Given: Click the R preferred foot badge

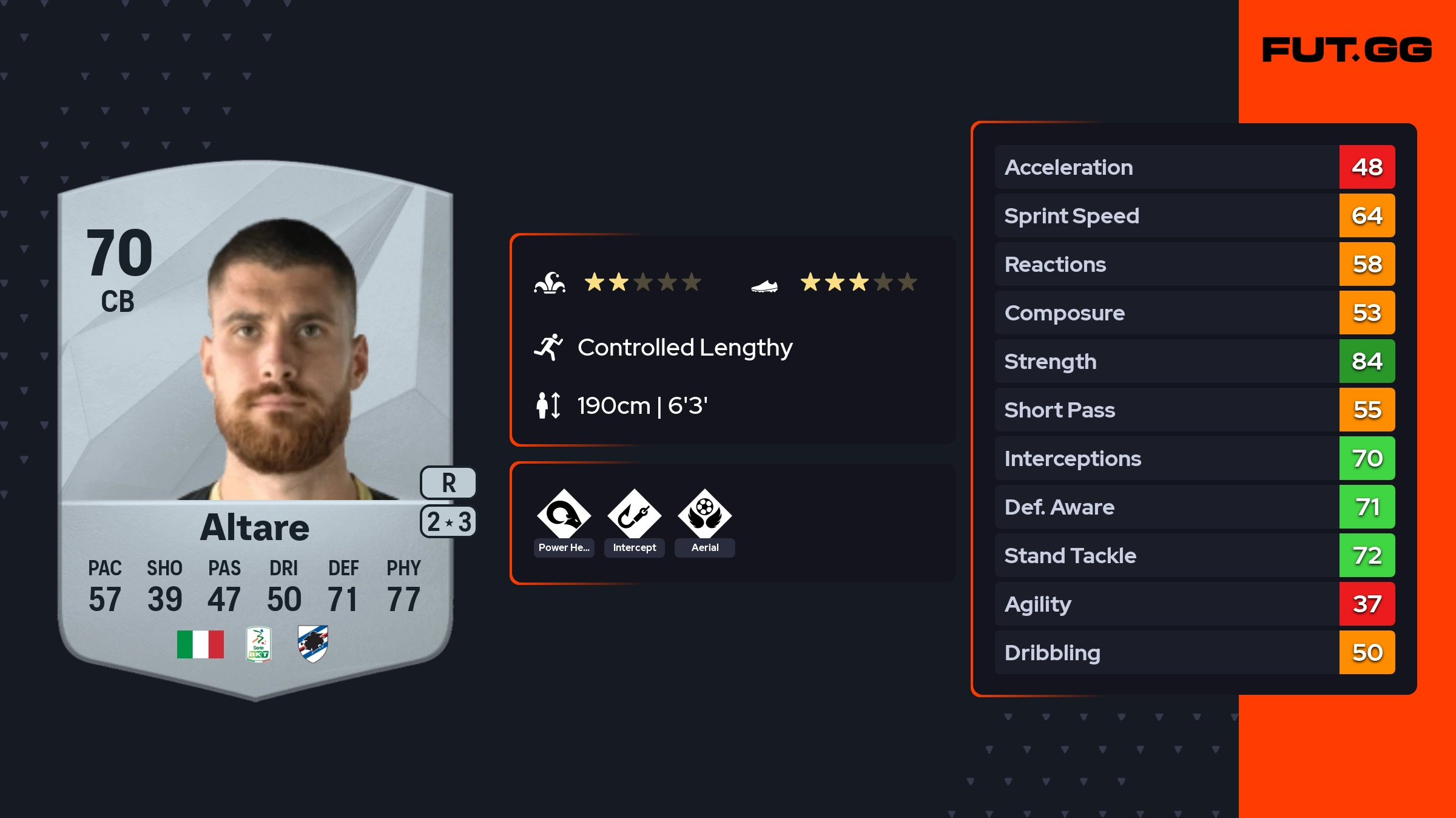Looking at the screenshot, I should point(448,483).
